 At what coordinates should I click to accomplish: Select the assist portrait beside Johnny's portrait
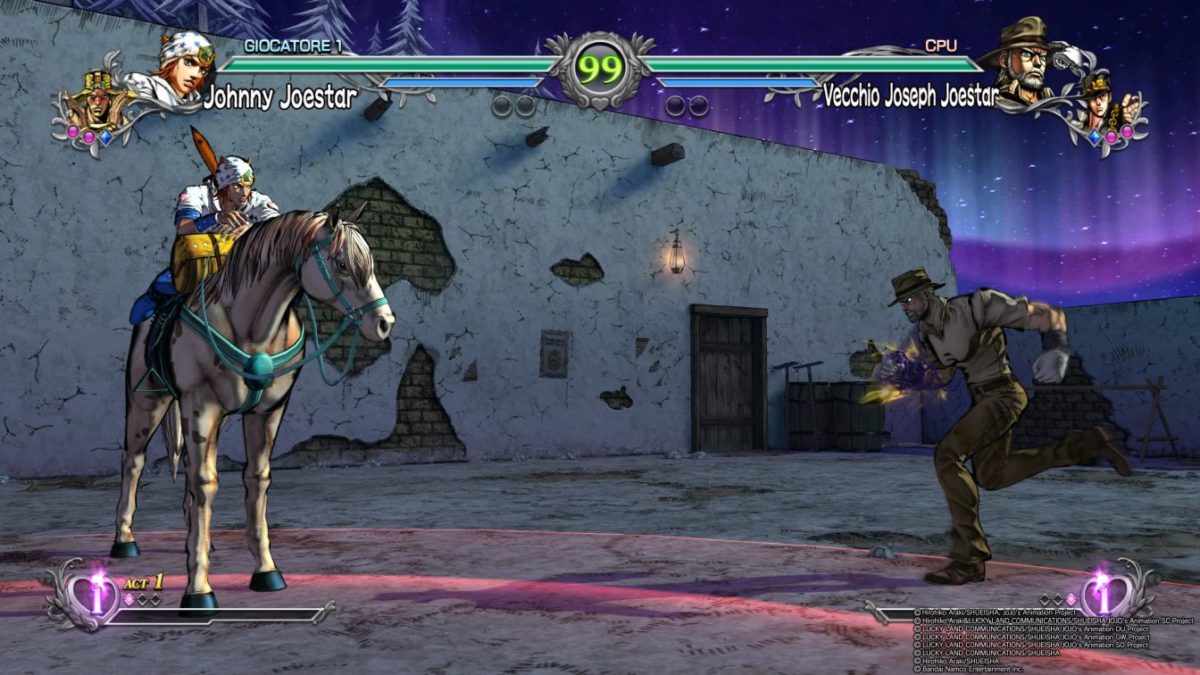[95, 100]
